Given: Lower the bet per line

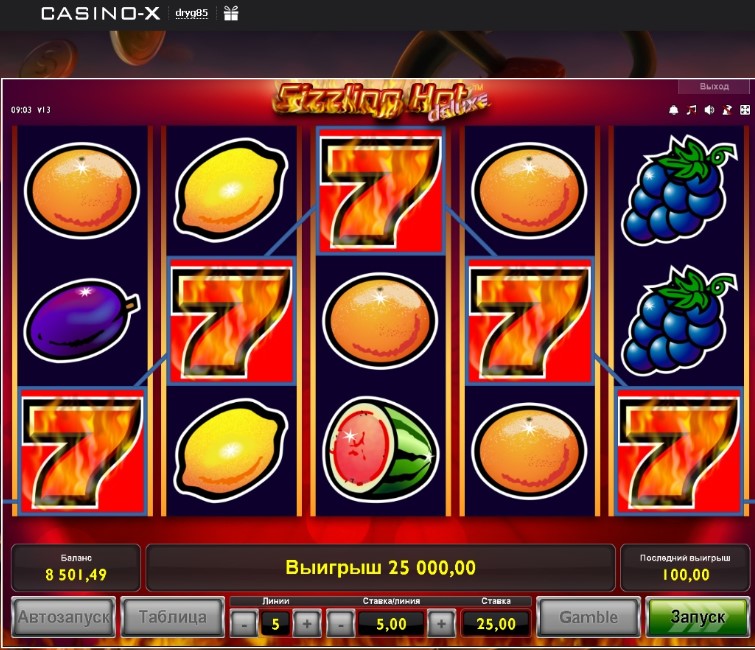Looking at the screenshot, I should (340, 624).
